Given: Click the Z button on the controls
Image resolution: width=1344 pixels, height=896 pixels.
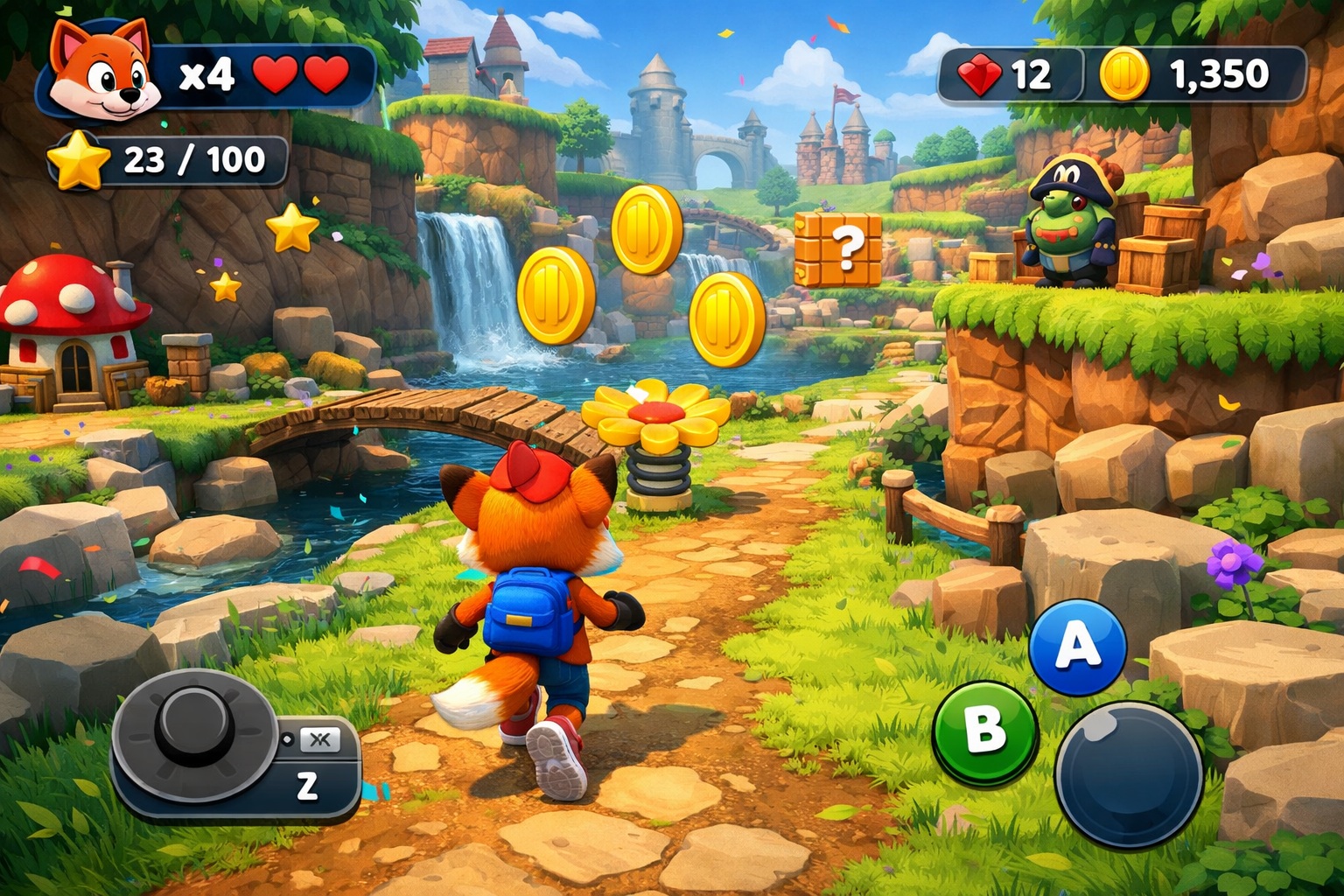Looking at the screenshot, I should tap(306, 787).
